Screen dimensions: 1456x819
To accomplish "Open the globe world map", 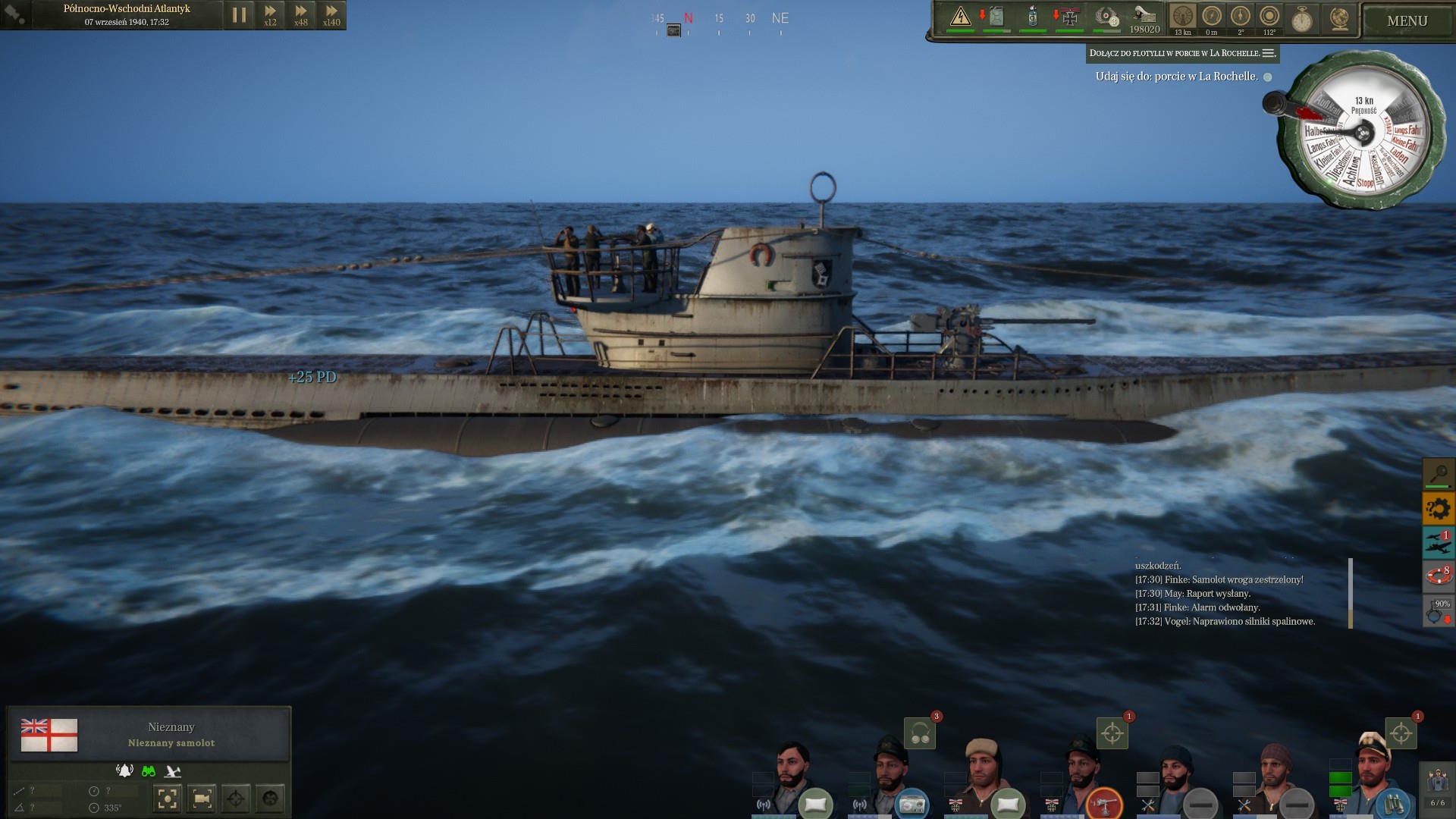I will pos(1339,19).
